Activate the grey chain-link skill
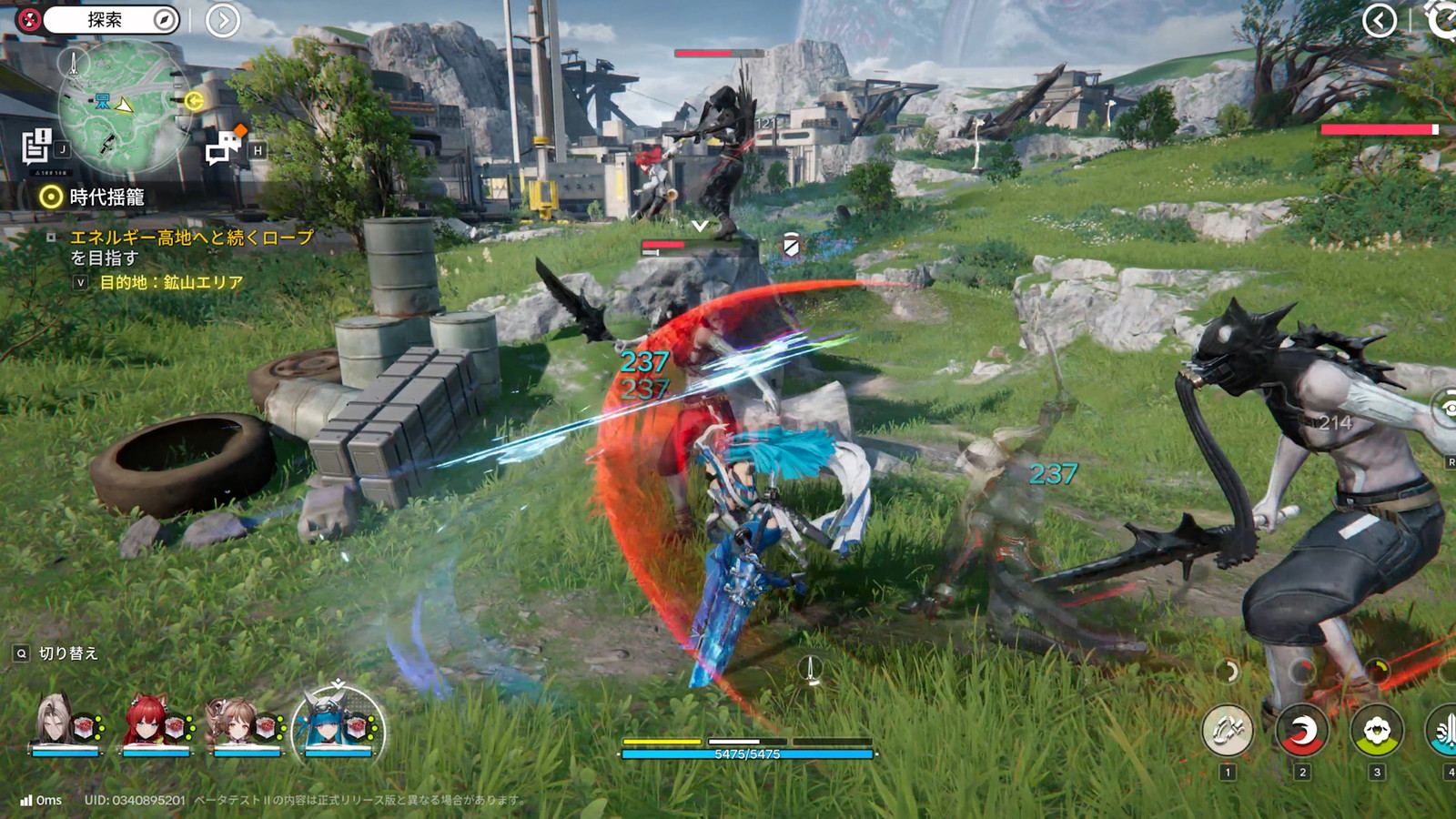Image resolution: width=1456 pixels, height=819 pixels. [x=1227, y=731]
